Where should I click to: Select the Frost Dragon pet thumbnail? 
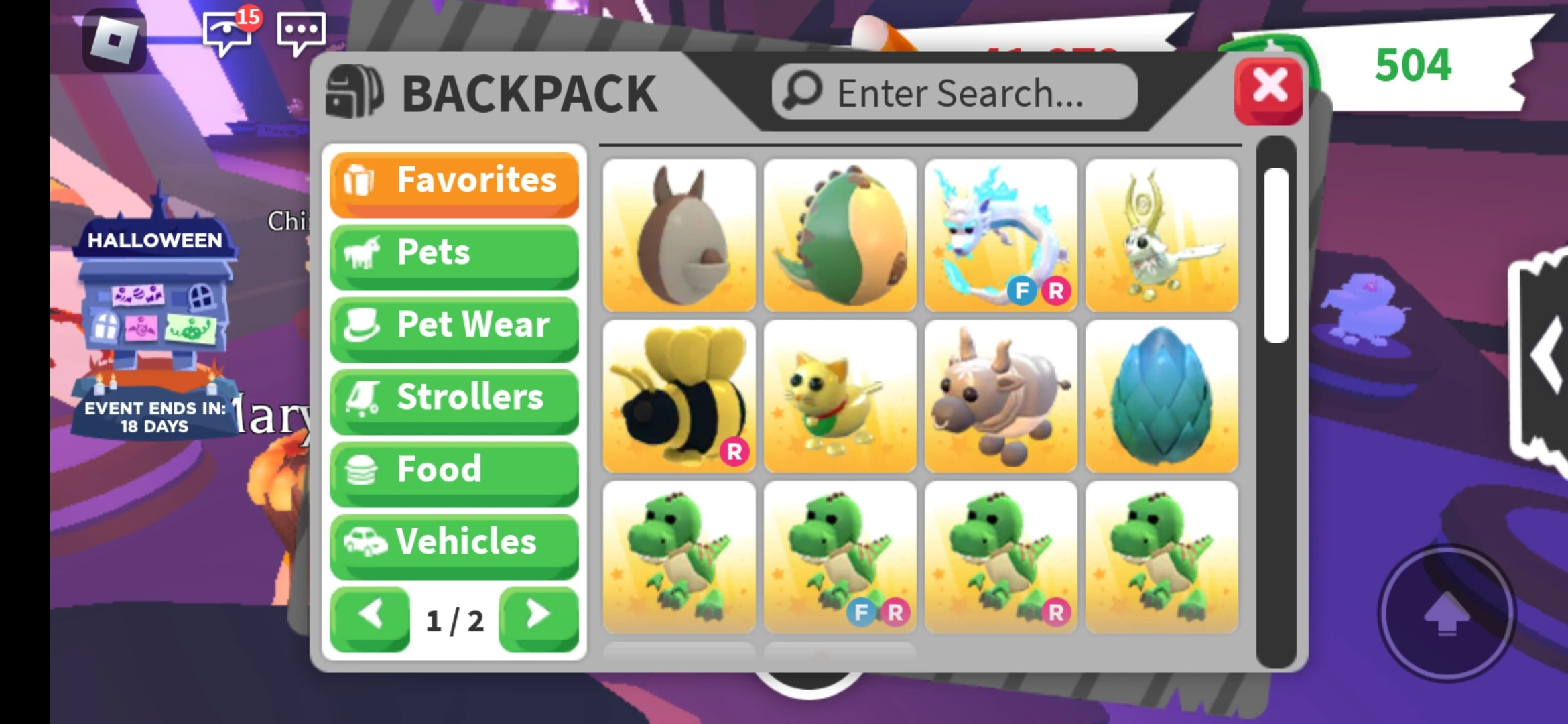click(1001, 235)
